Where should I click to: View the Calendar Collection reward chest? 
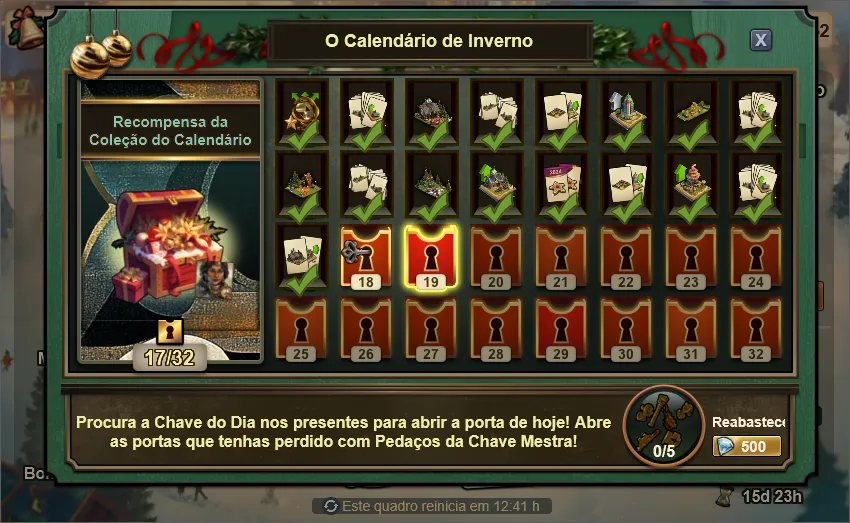(x=170, y=245)
